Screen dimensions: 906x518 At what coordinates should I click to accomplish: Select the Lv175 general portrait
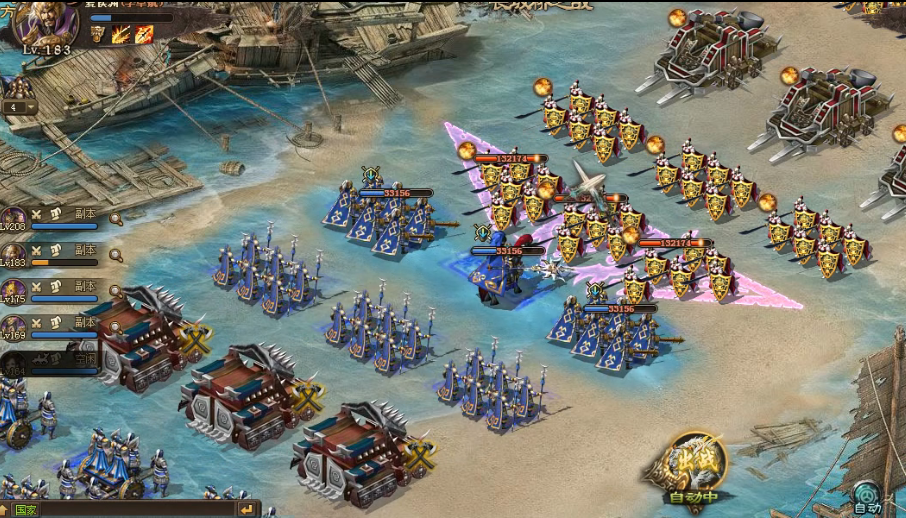[x=15, y=290]
